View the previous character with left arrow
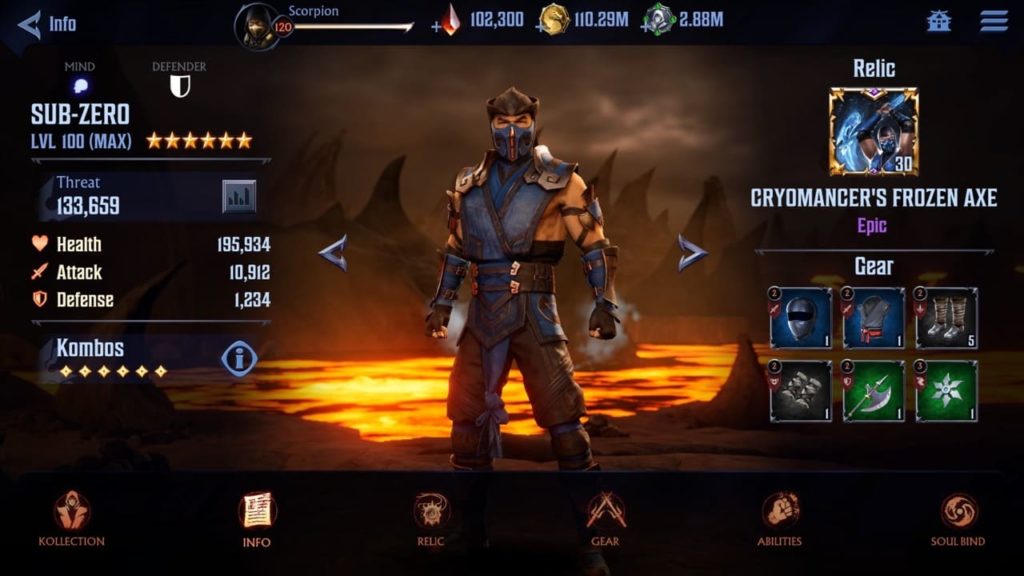1024x576 pixels. tap(333, 253)
